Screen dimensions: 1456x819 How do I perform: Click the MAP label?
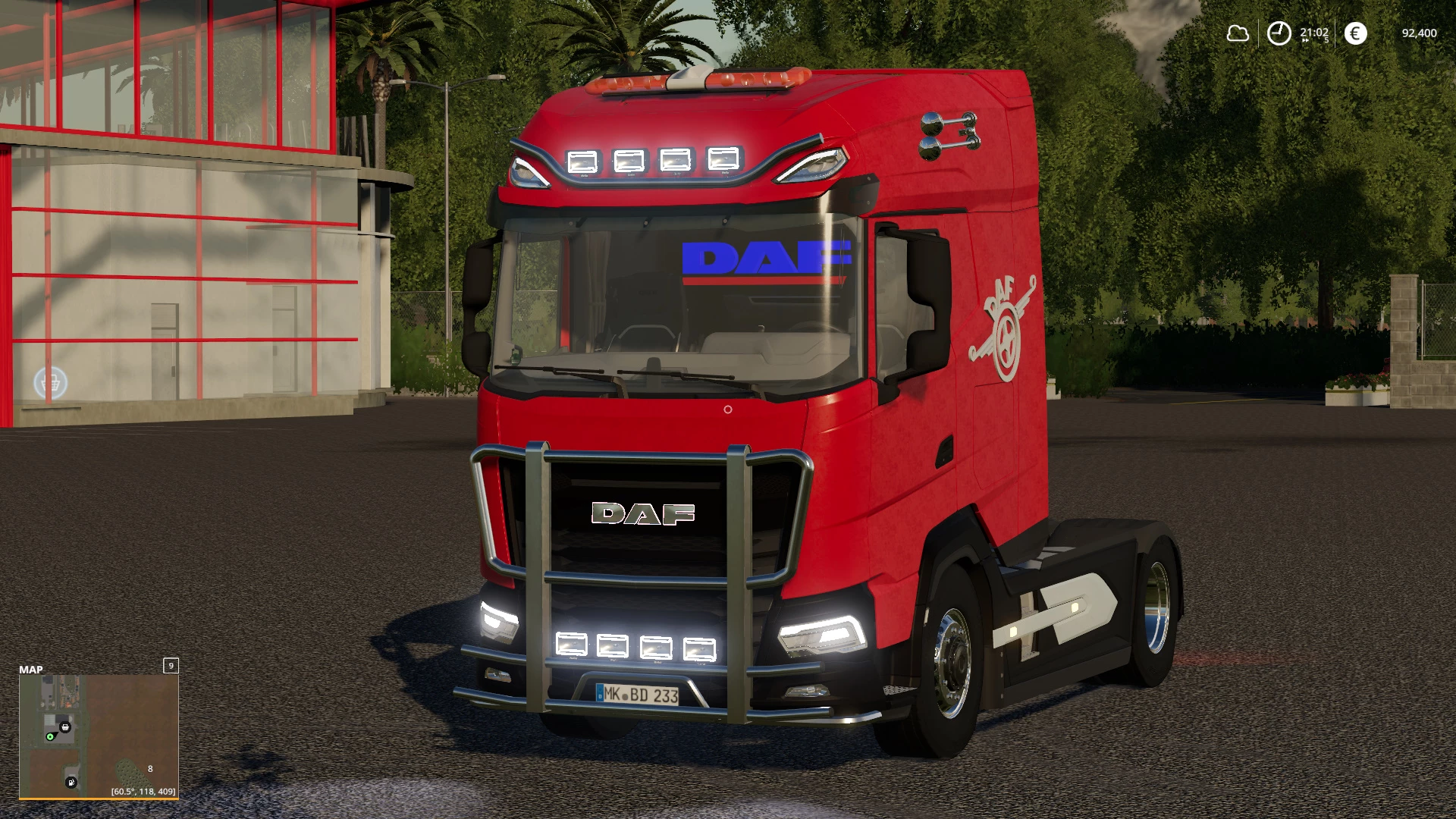pos(31,669)
